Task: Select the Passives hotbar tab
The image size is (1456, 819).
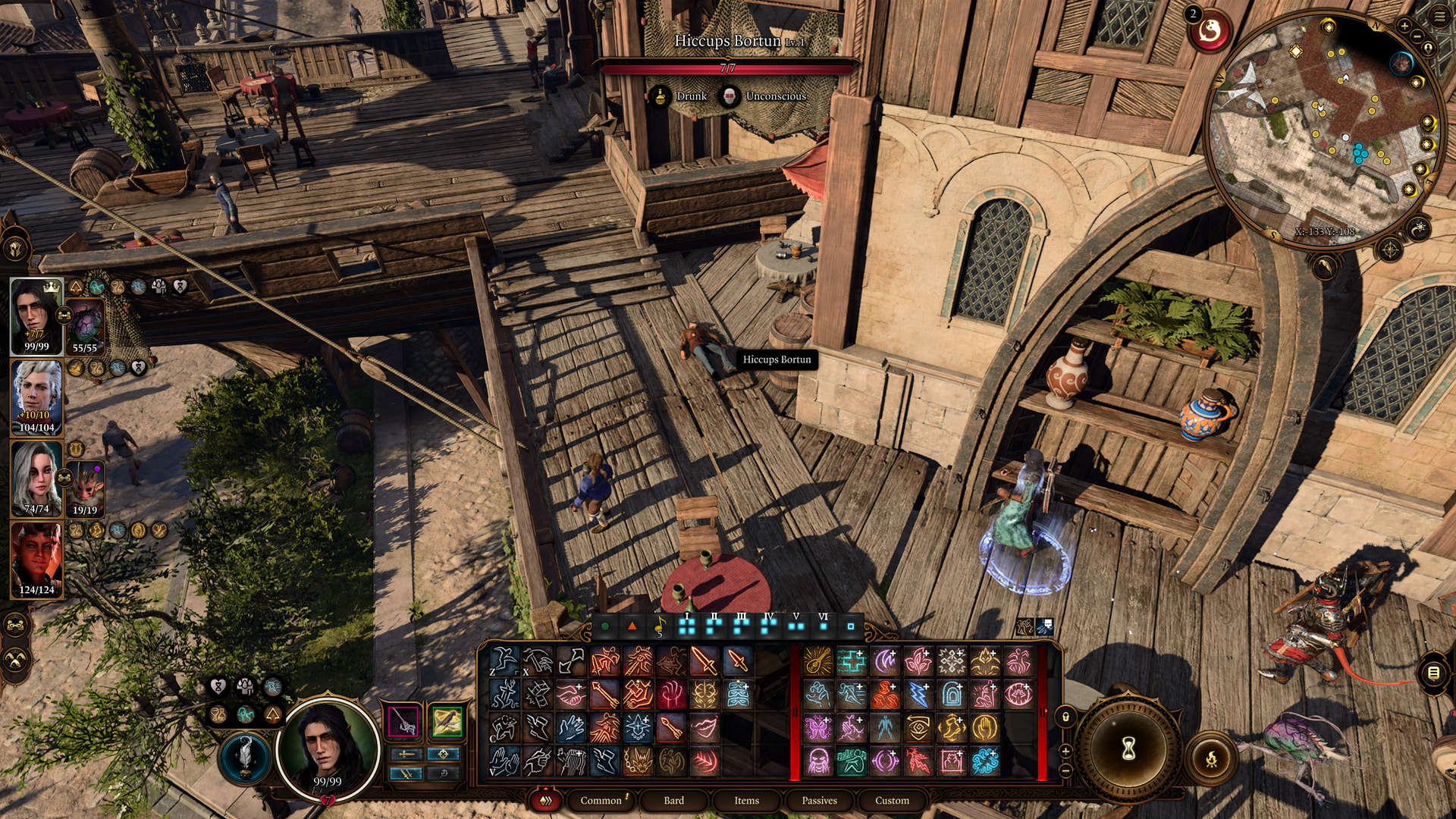Action: 819,800
